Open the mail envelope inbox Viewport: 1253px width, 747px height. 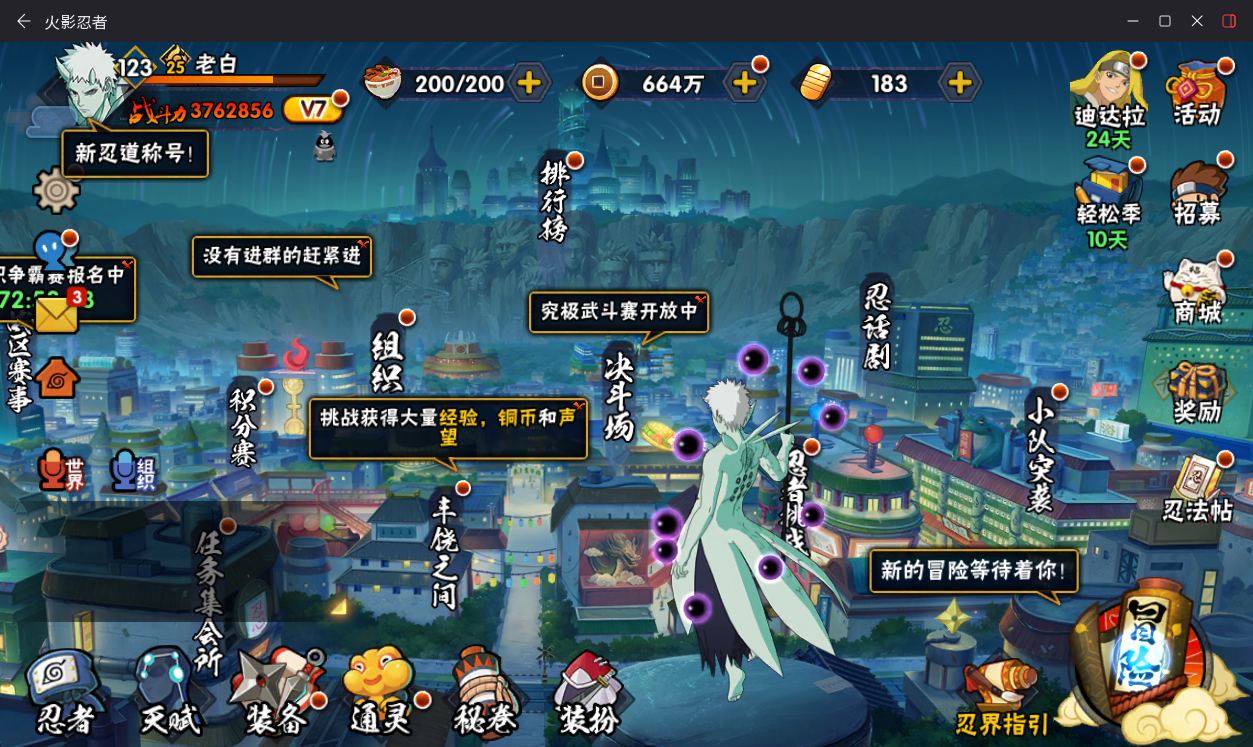(57, 315)
